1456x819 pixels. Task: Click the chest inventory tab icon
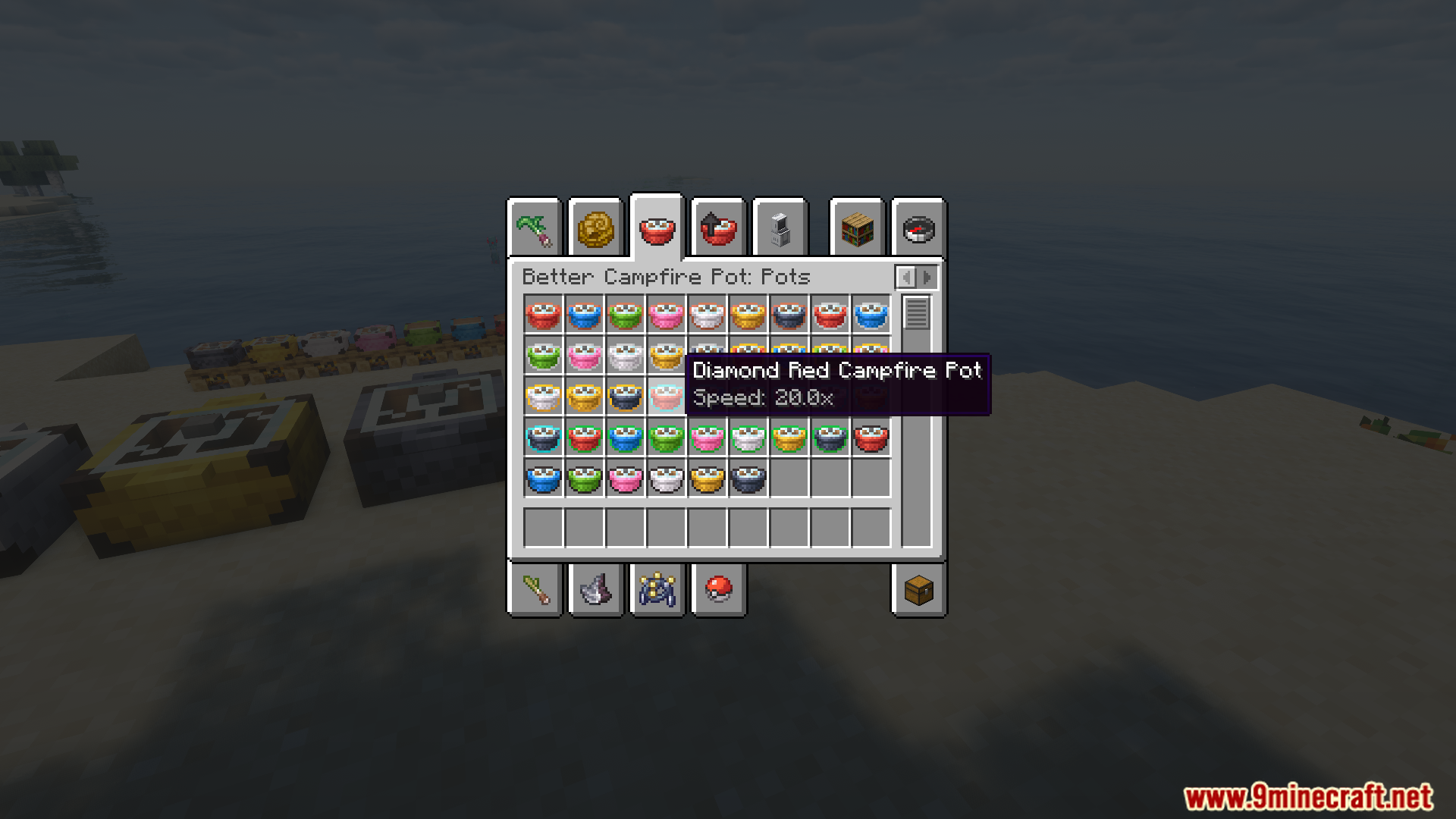[x=918, y=590]
